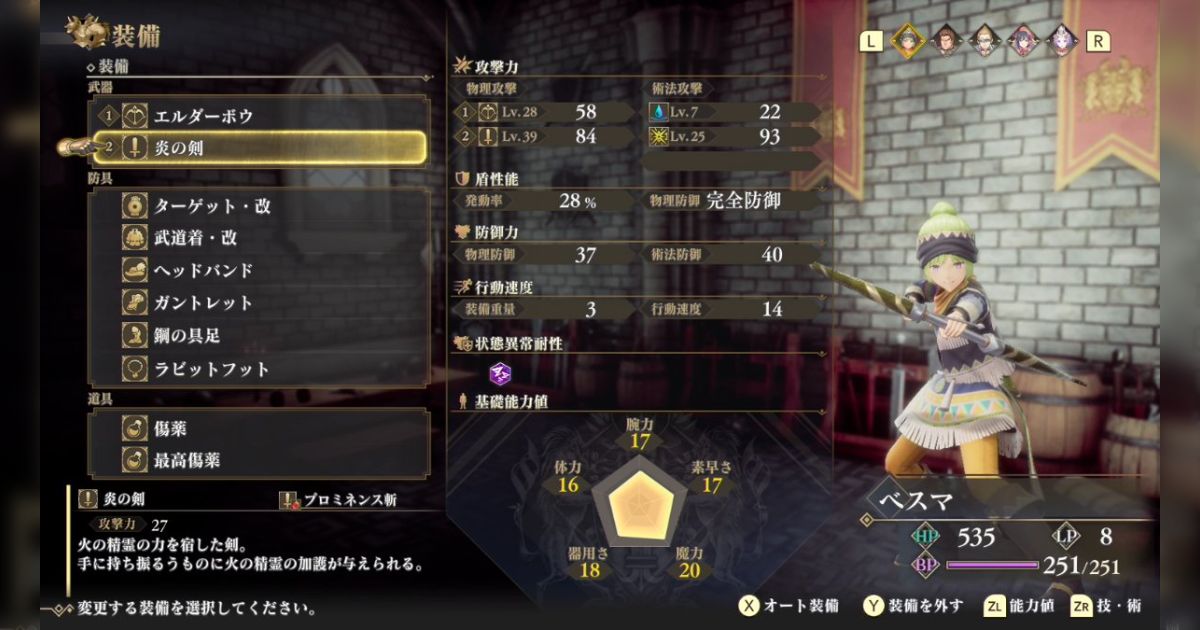Image resolution: width=1200 pixels, height=630 pixels.
Task: Select the highlighted green-hat character portrait
Action: [907, 40]
